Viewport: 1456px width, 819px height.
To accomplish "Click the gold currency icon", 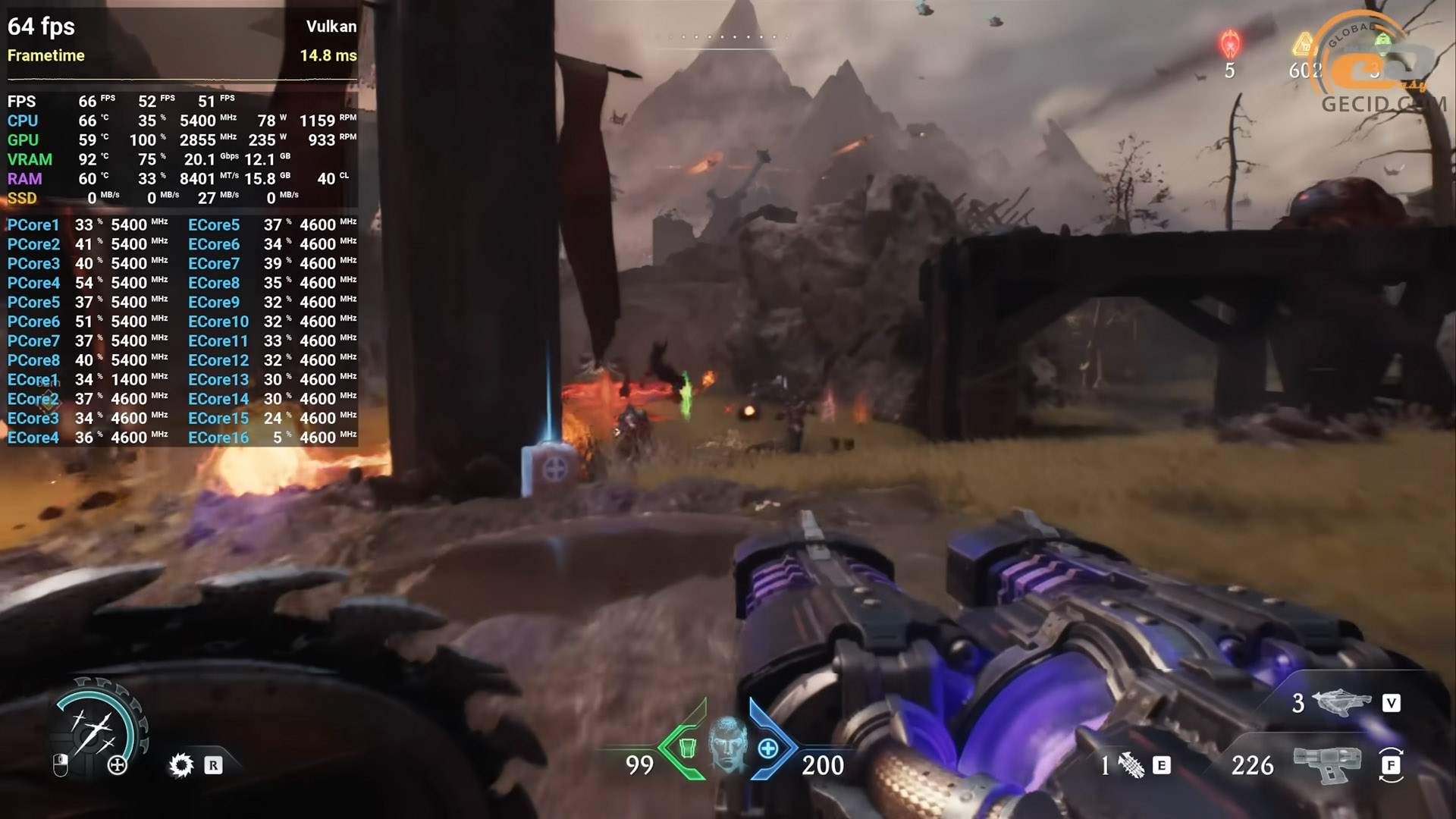I will [1303, 44].
